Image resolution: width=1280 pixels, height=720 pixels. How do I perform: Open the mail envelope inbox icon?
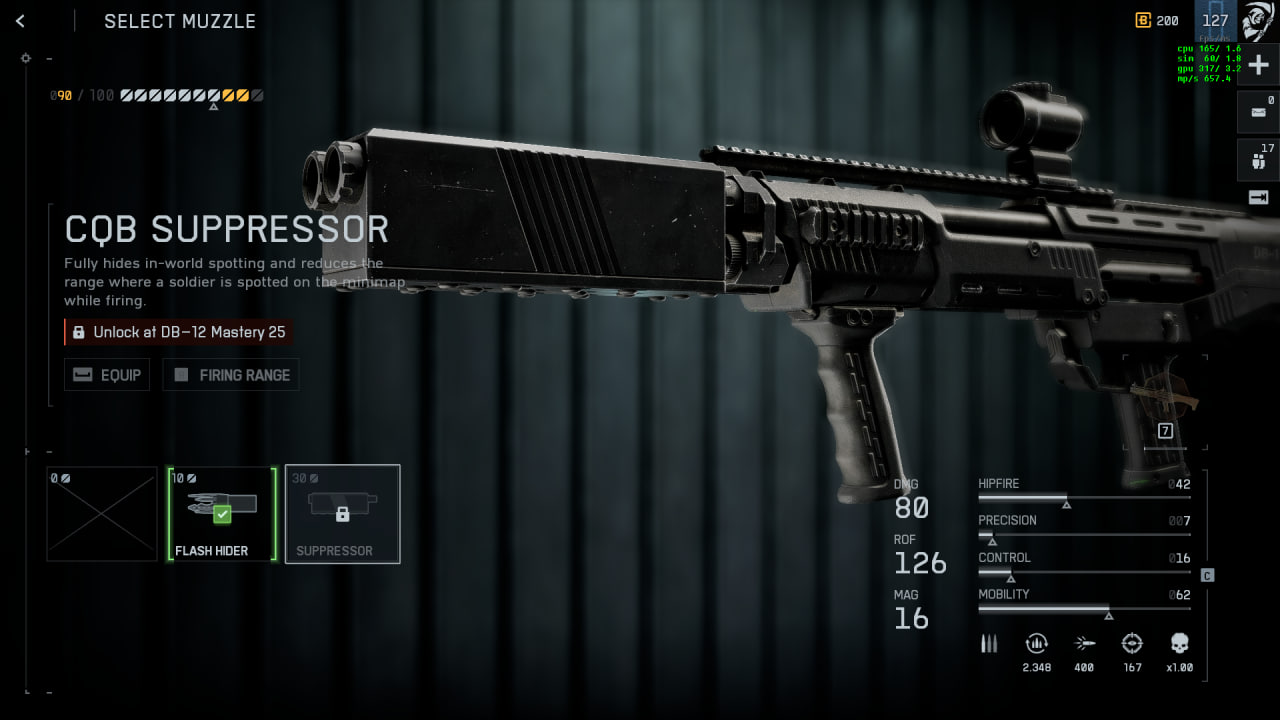pos(1258,112)
